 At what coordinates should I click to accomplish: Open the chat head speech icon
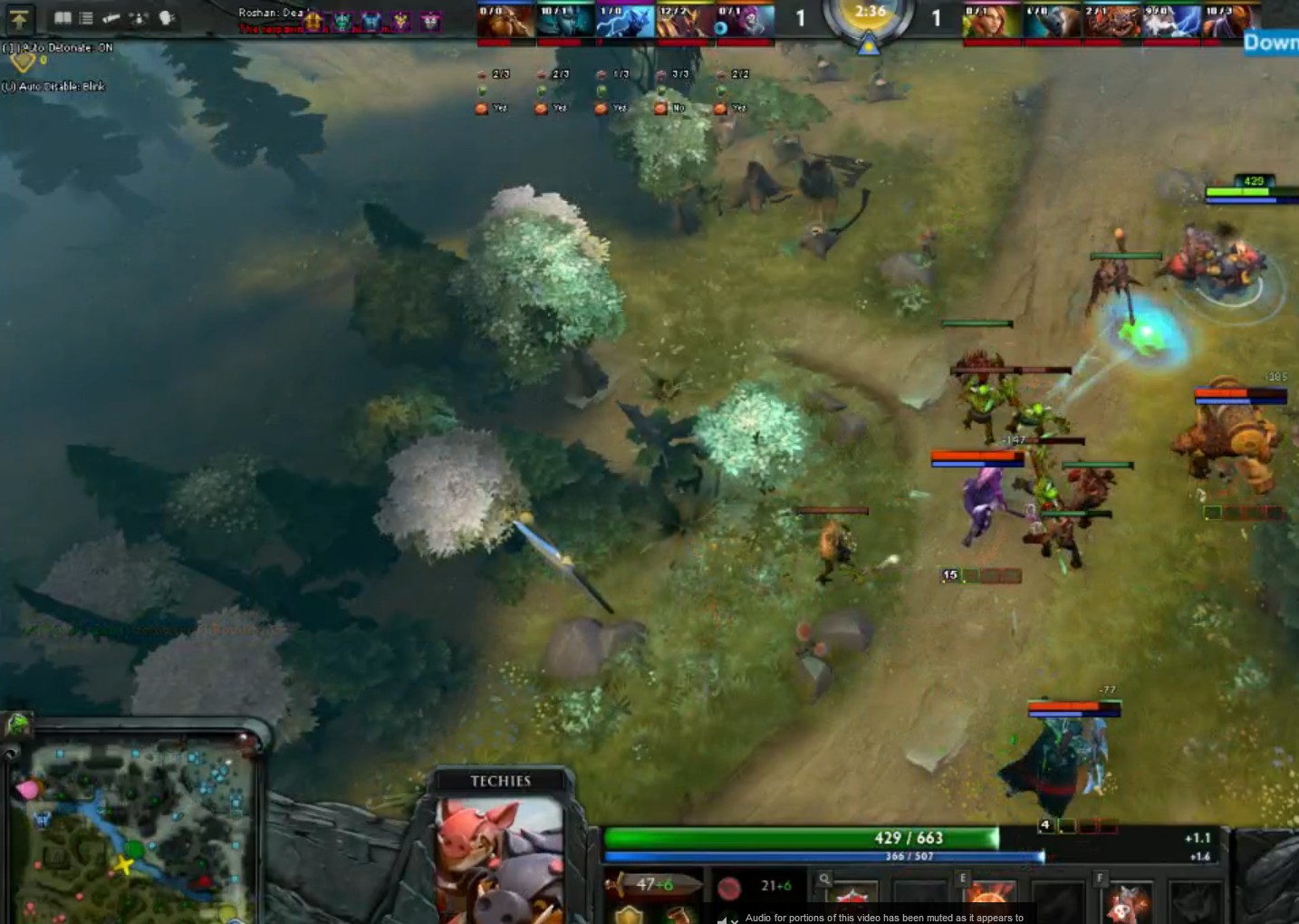point(167,17)
